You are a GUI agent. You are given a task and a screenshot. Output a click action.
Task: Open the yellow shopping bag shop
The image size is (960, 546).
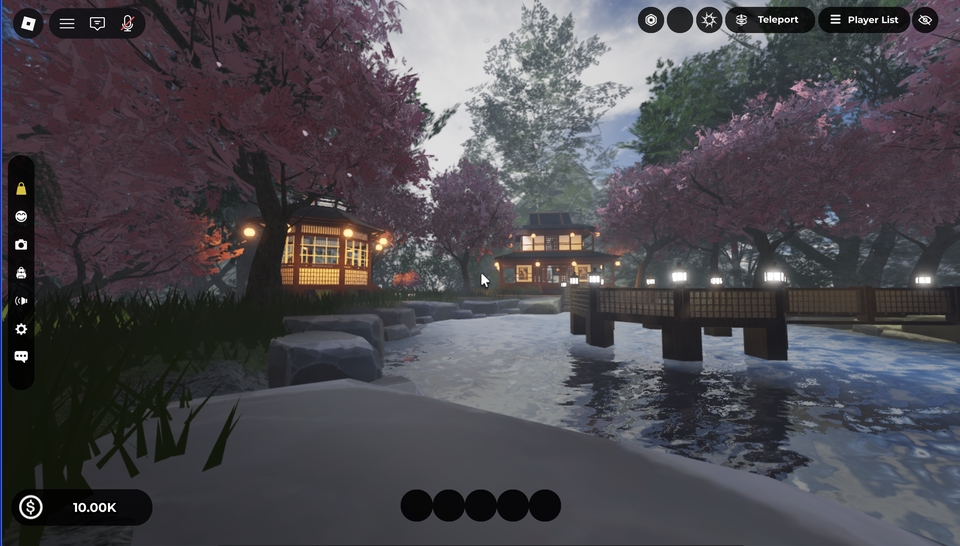(21, 189)
